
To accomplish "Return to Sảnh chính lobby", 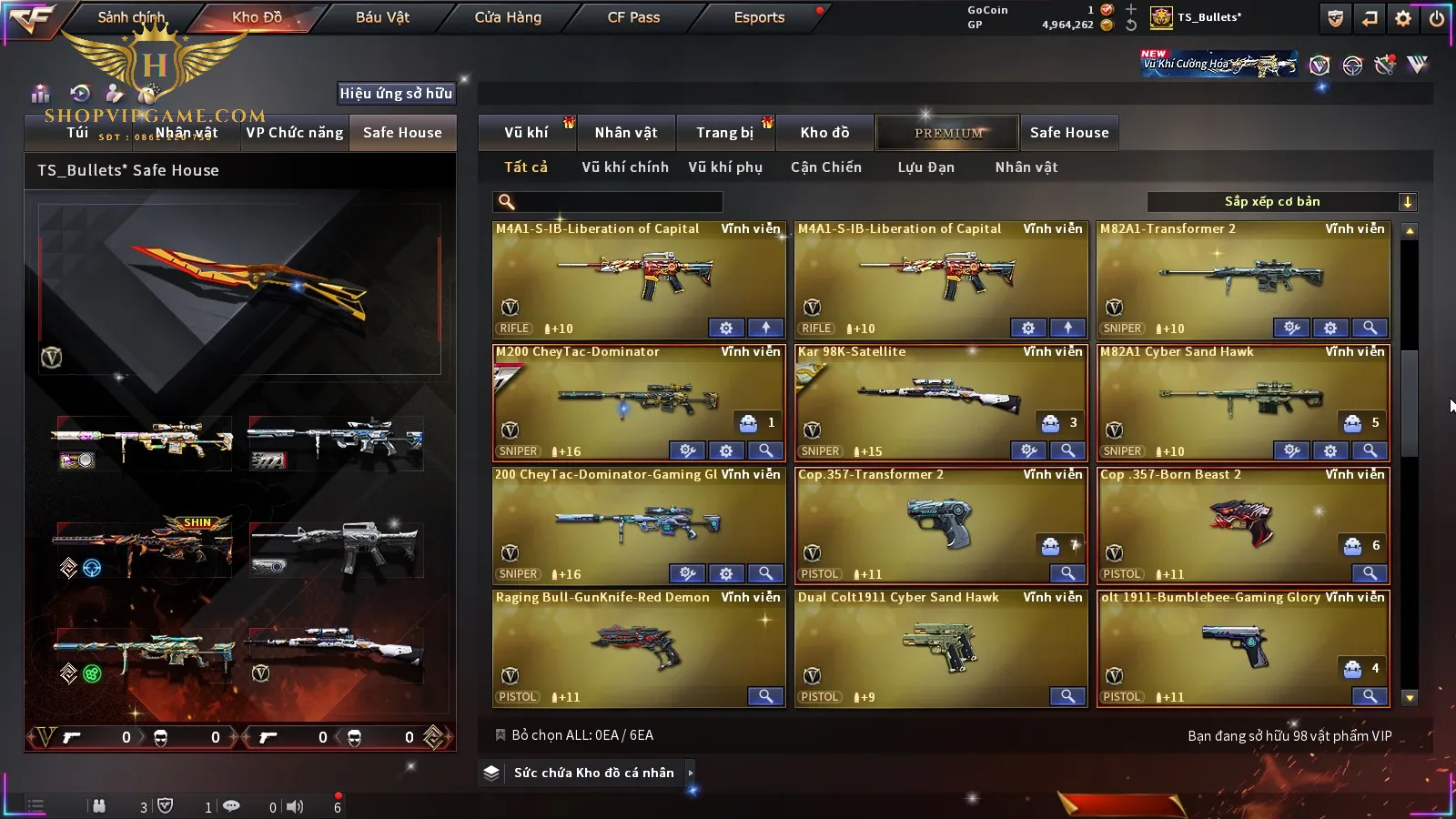I will 131,17.
